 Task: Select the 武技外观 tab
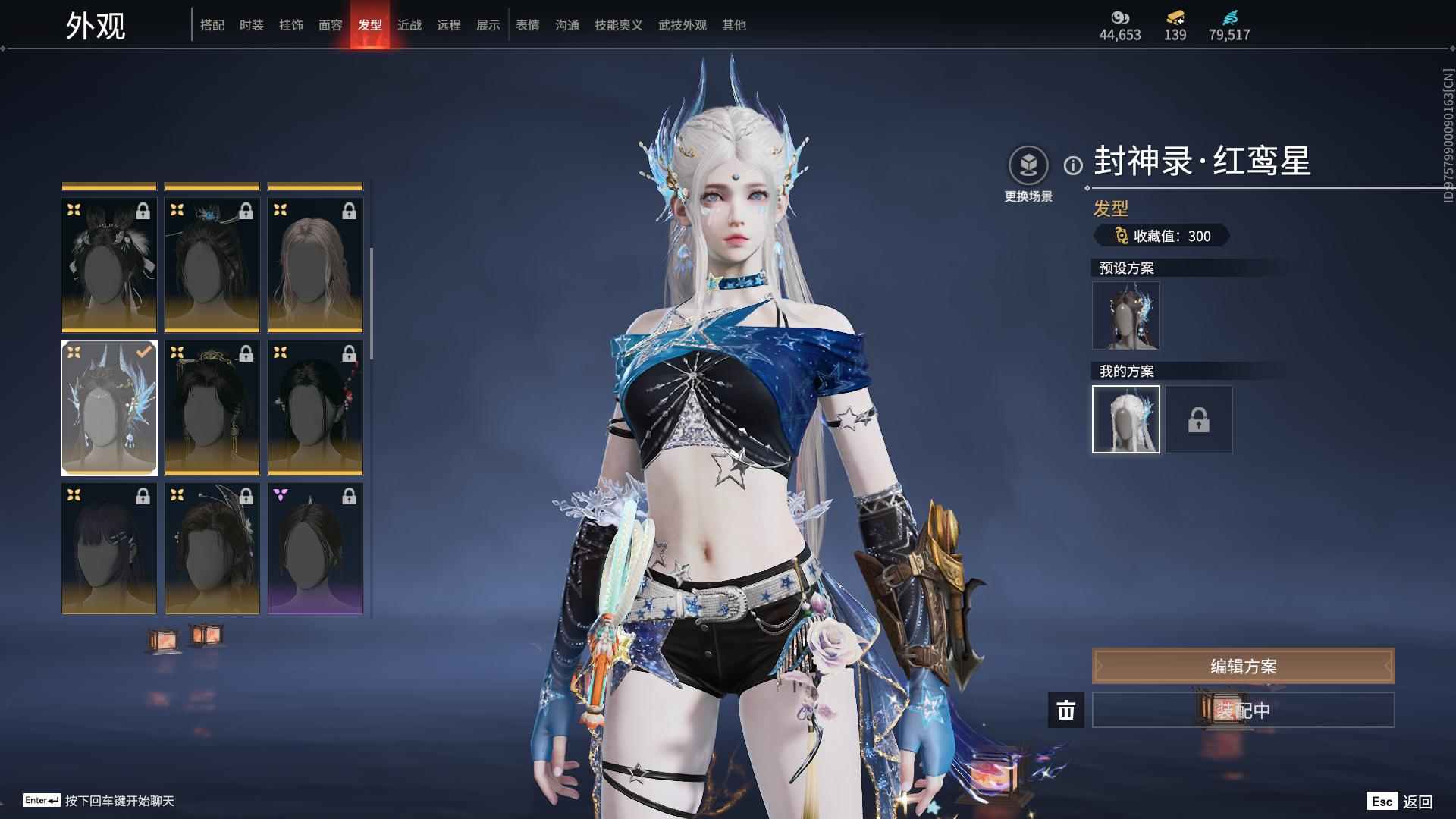coord(682,25)
